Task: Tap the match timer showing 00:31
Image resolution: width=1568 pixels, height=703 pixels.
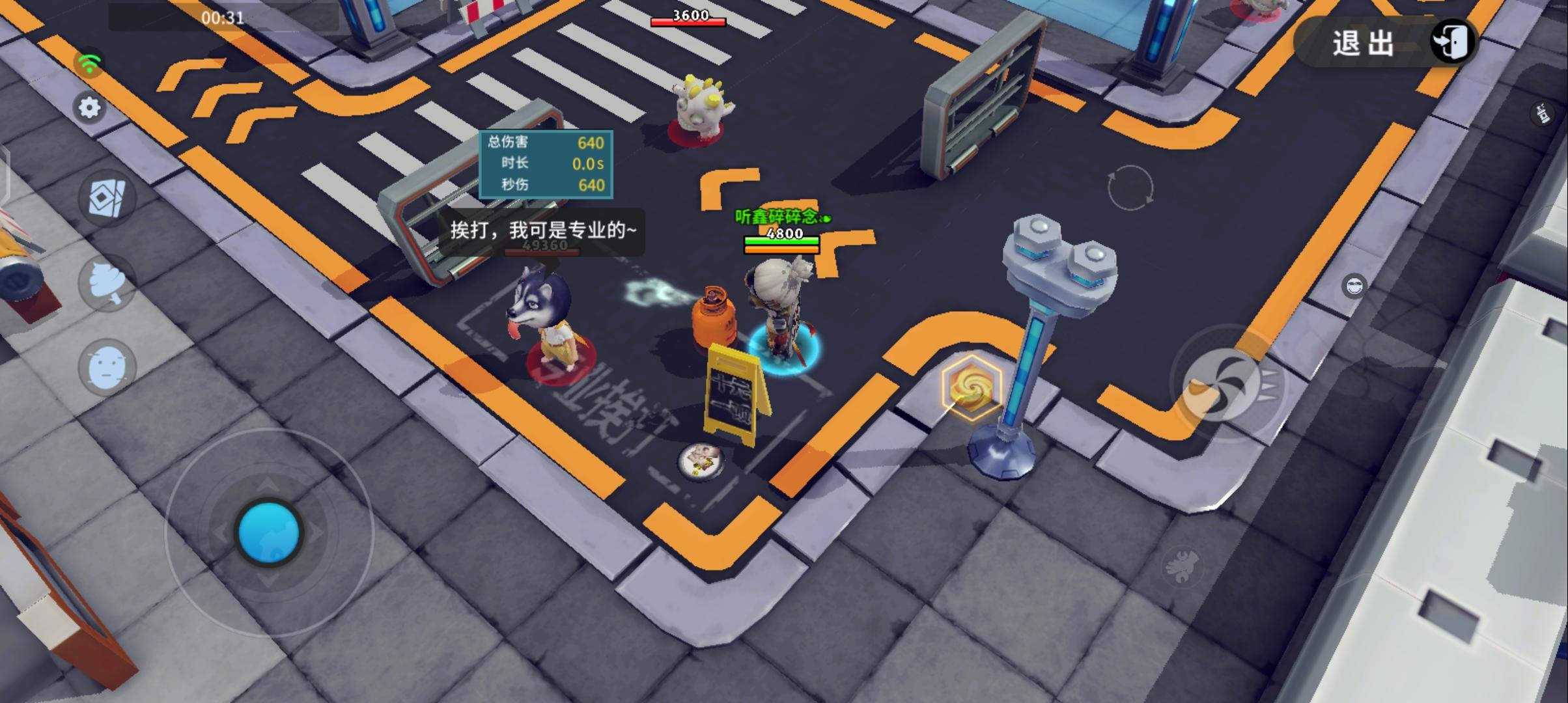Action: (x=224, y=19)
